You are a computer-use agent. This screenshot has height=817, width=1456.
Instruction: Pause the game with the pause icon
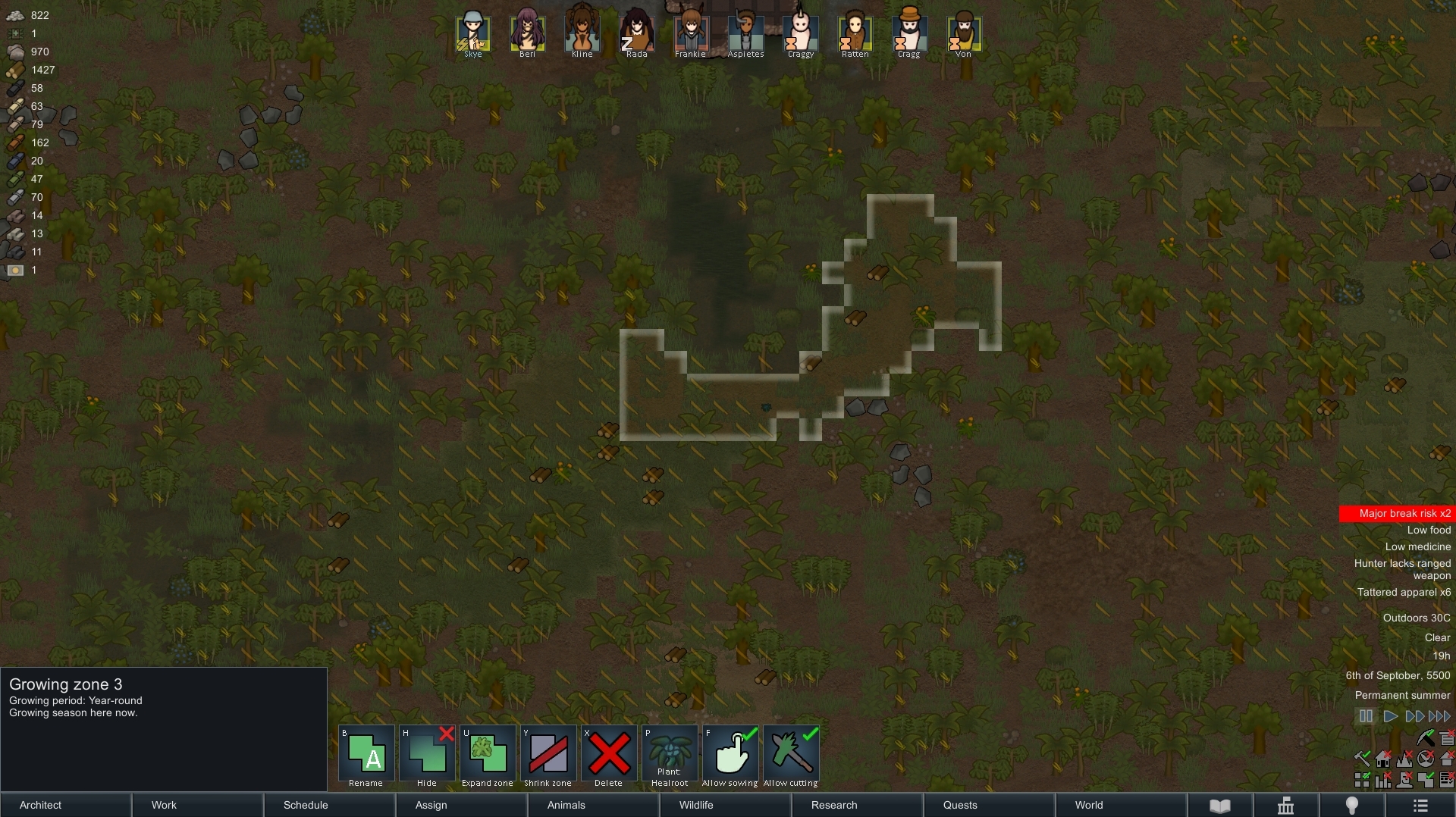pyautogui.click(x=1366, y=716)
